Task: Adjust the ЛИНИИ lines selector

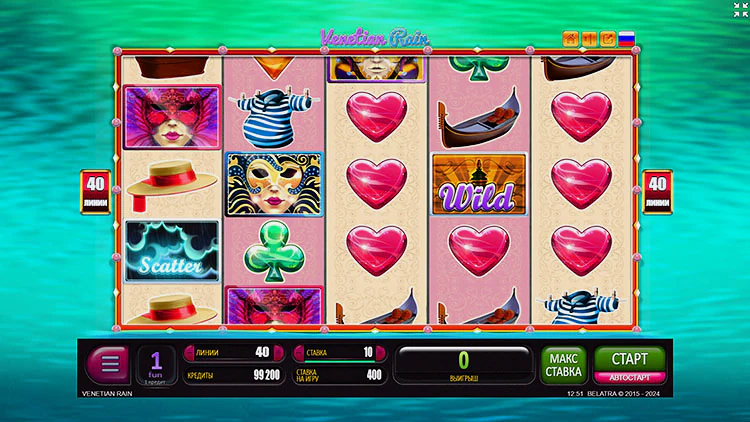Action: pos(229,352)
